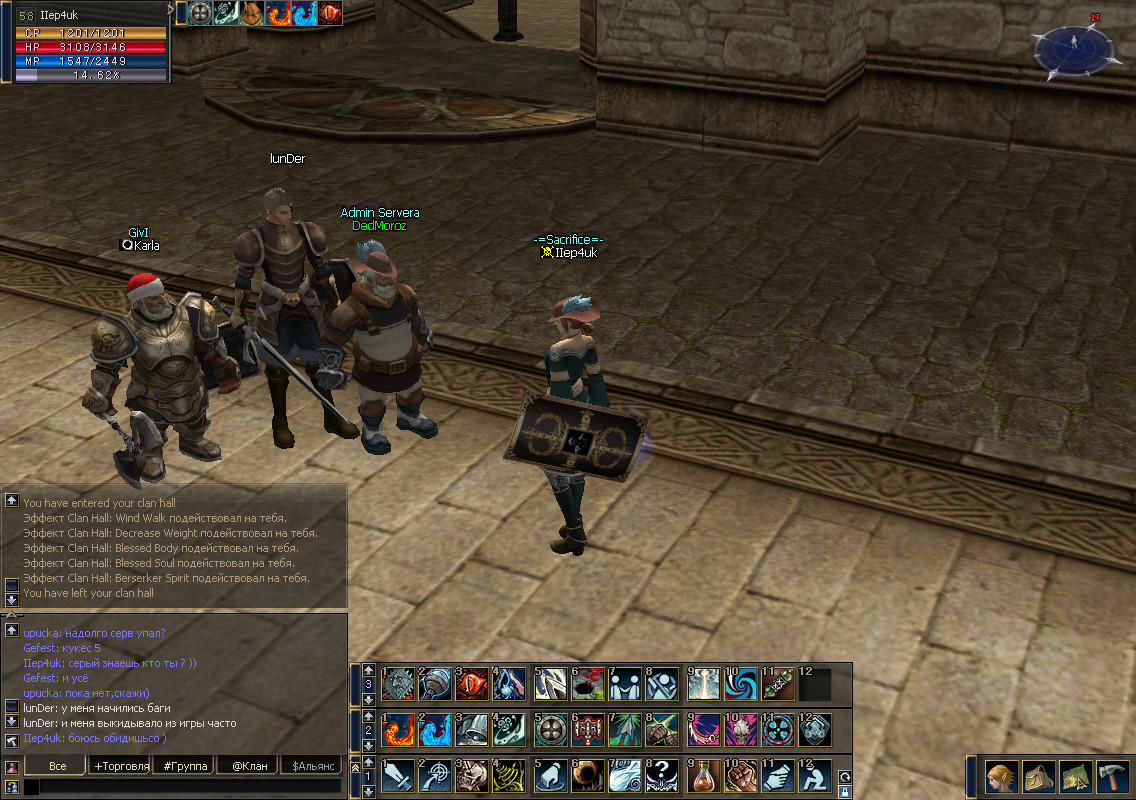
Task: Open the system menu hammer icon
Action: point(1112,775)
